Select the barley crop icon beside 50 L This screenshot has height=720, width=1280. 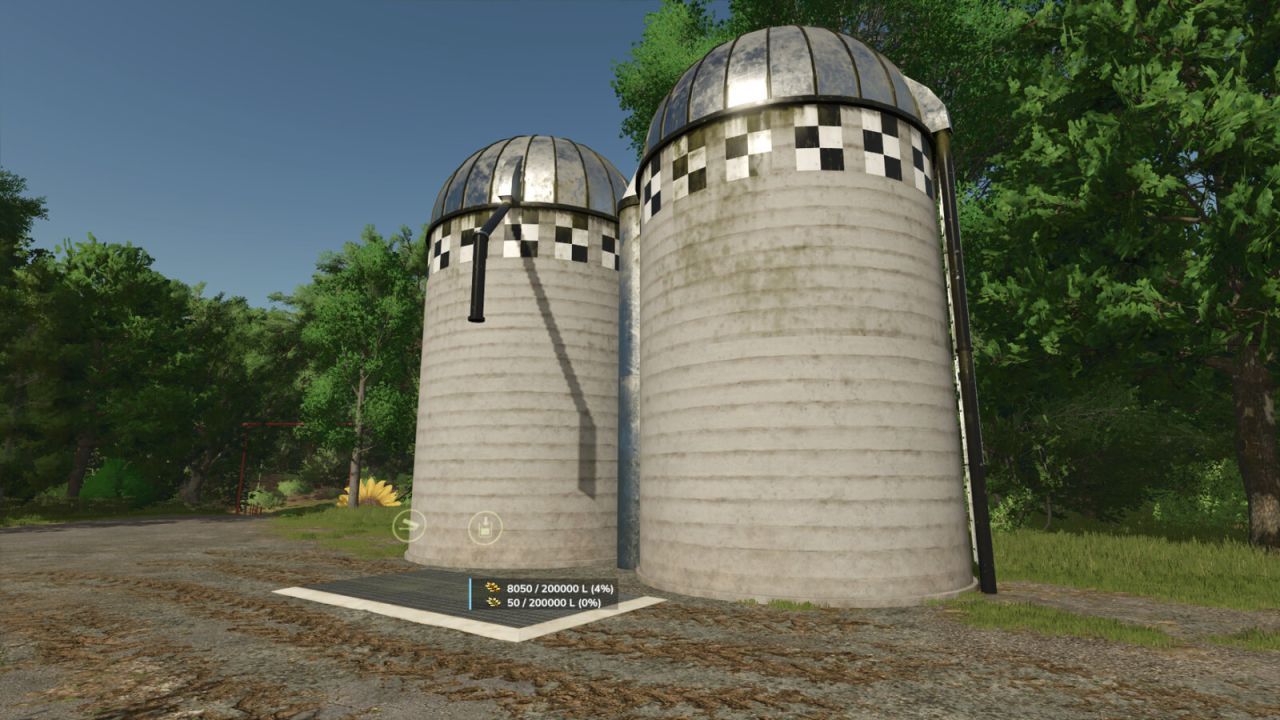(492, 603)
